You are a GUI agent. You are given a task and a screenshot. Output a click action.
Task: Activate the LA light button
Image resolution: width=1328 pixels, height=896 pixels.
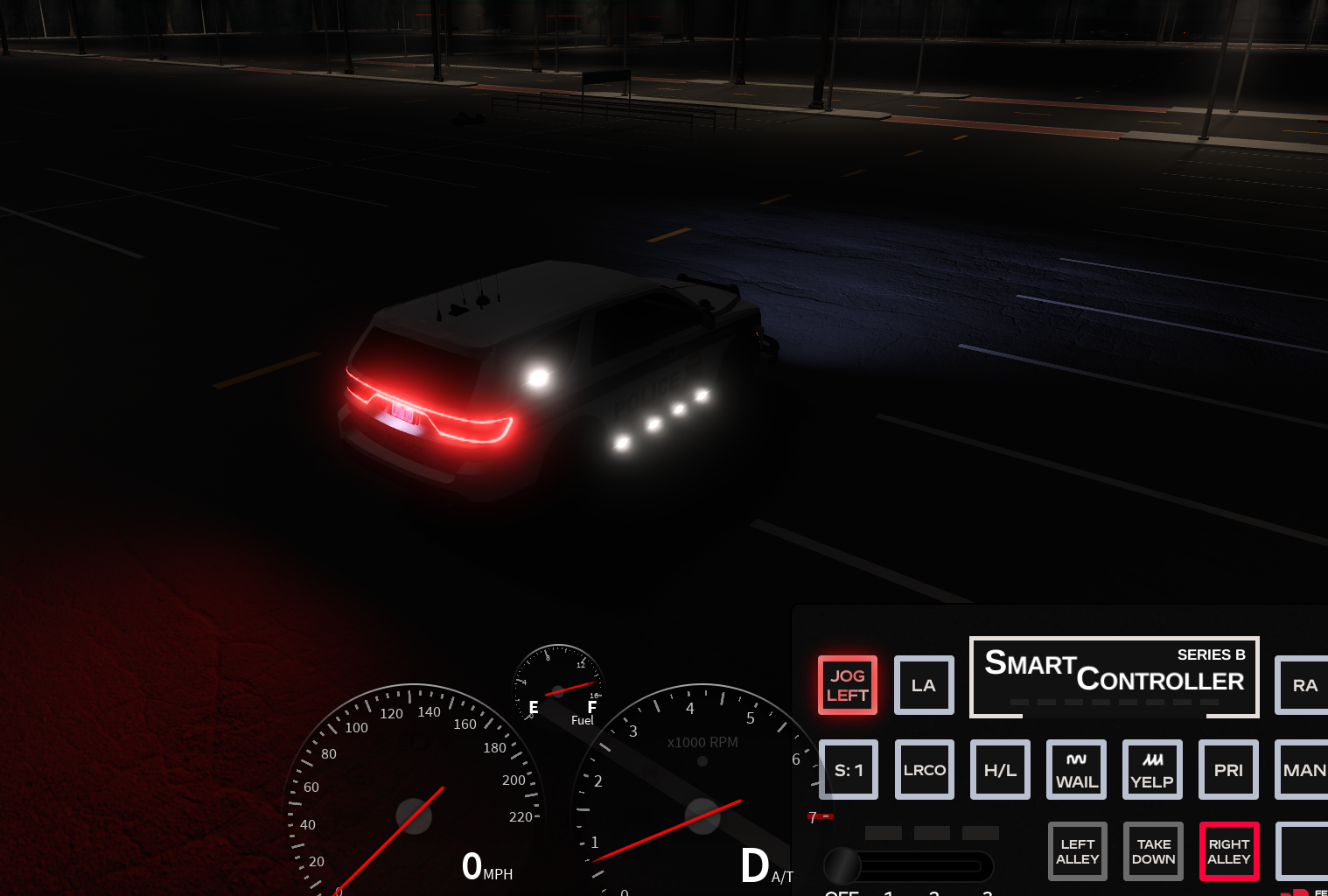tap(924, 685)
